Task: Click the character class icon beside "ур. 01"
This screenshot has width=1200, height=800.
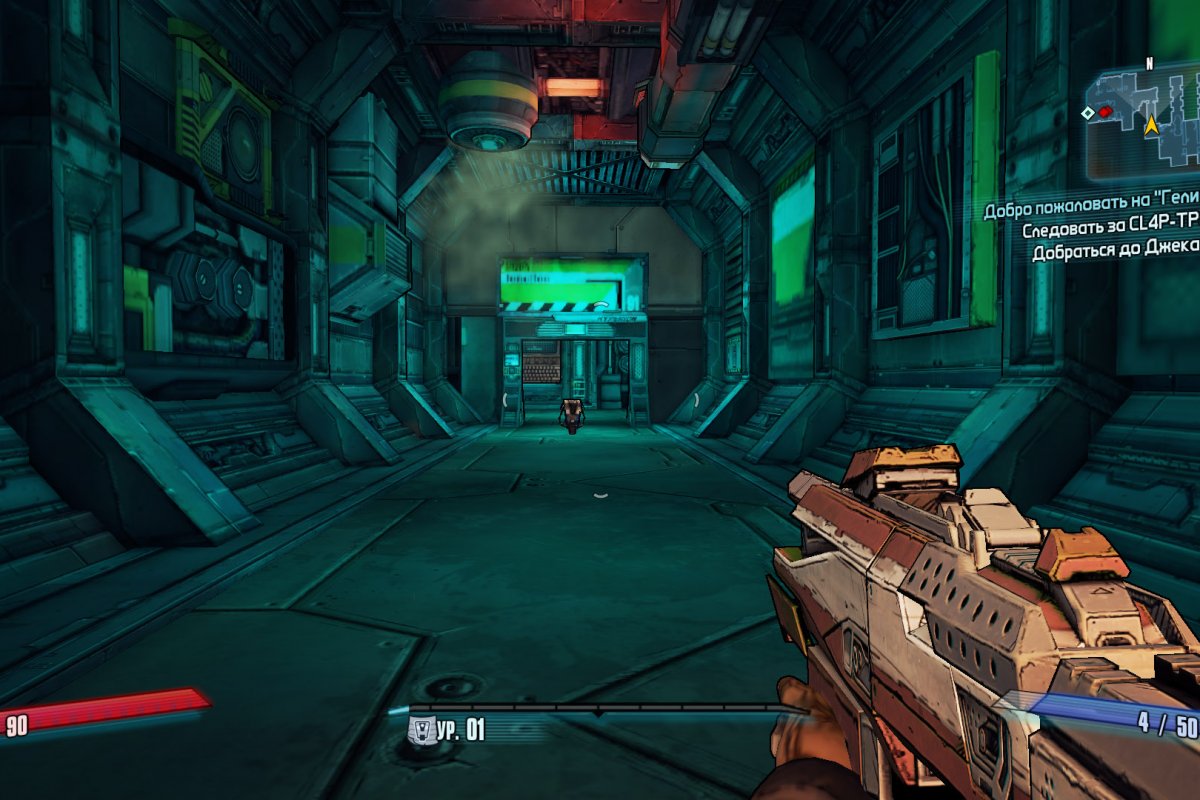Action: (422, 729)
